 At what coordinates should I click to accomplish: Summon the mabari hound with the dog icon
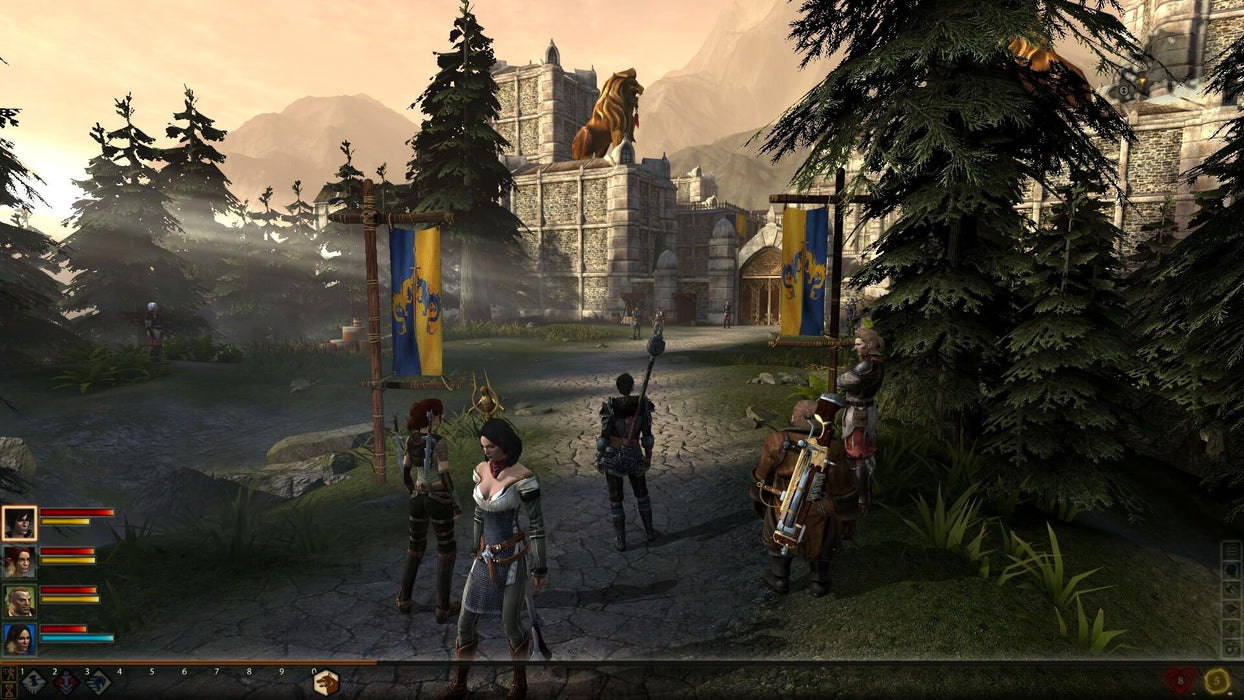click(x=326, y=683)
